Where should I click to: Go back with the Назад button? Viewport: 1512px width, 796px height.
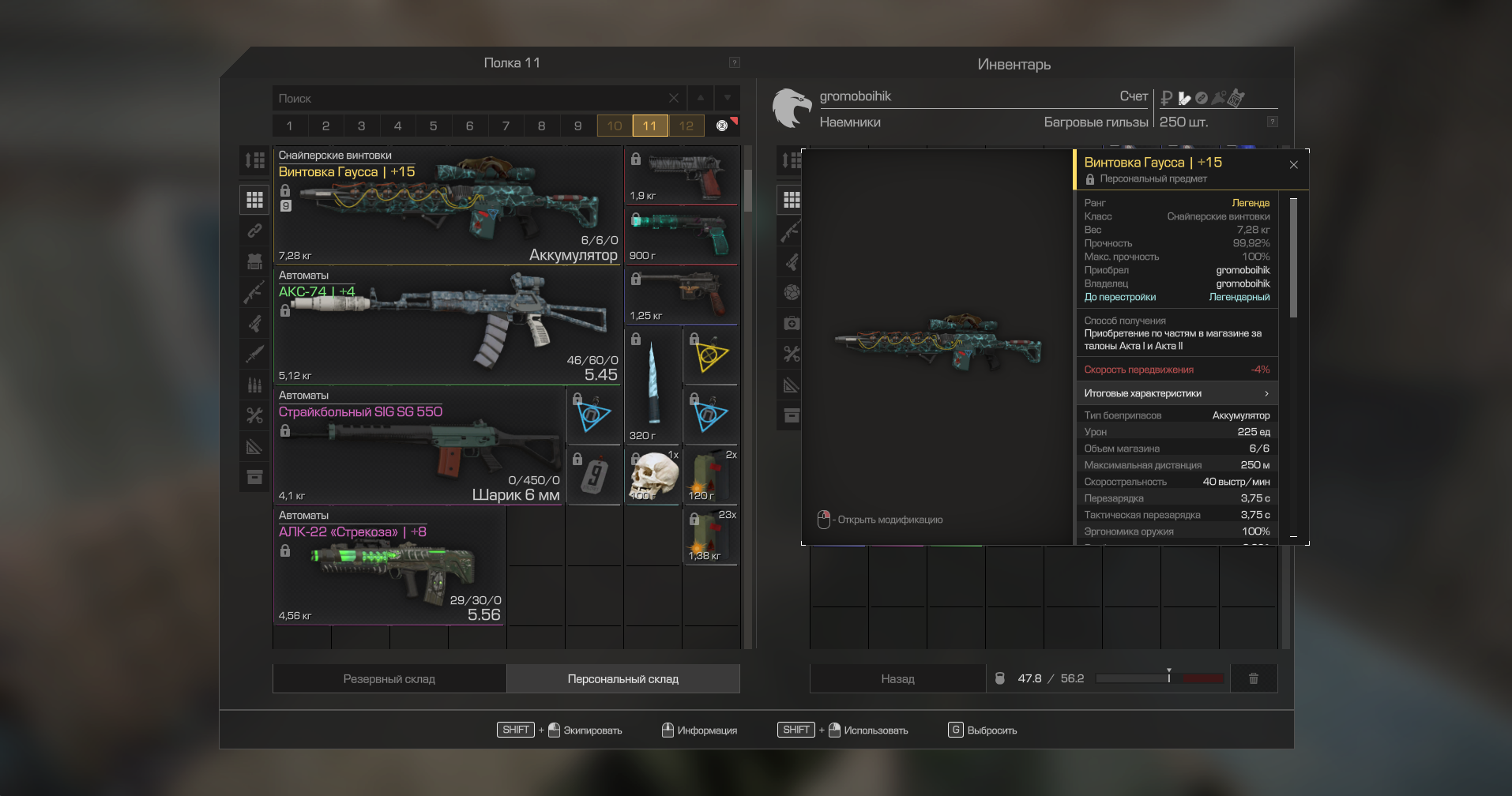[x=897, y=679]
